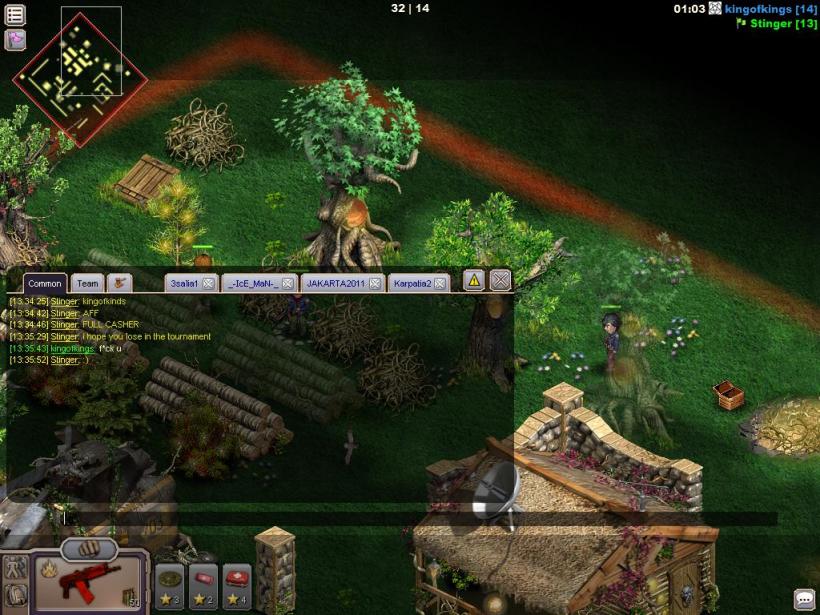Viewport: 820px width, 615px height.
Task: Open the chat tab with the bird icon
Action: [x=121, y=283]
